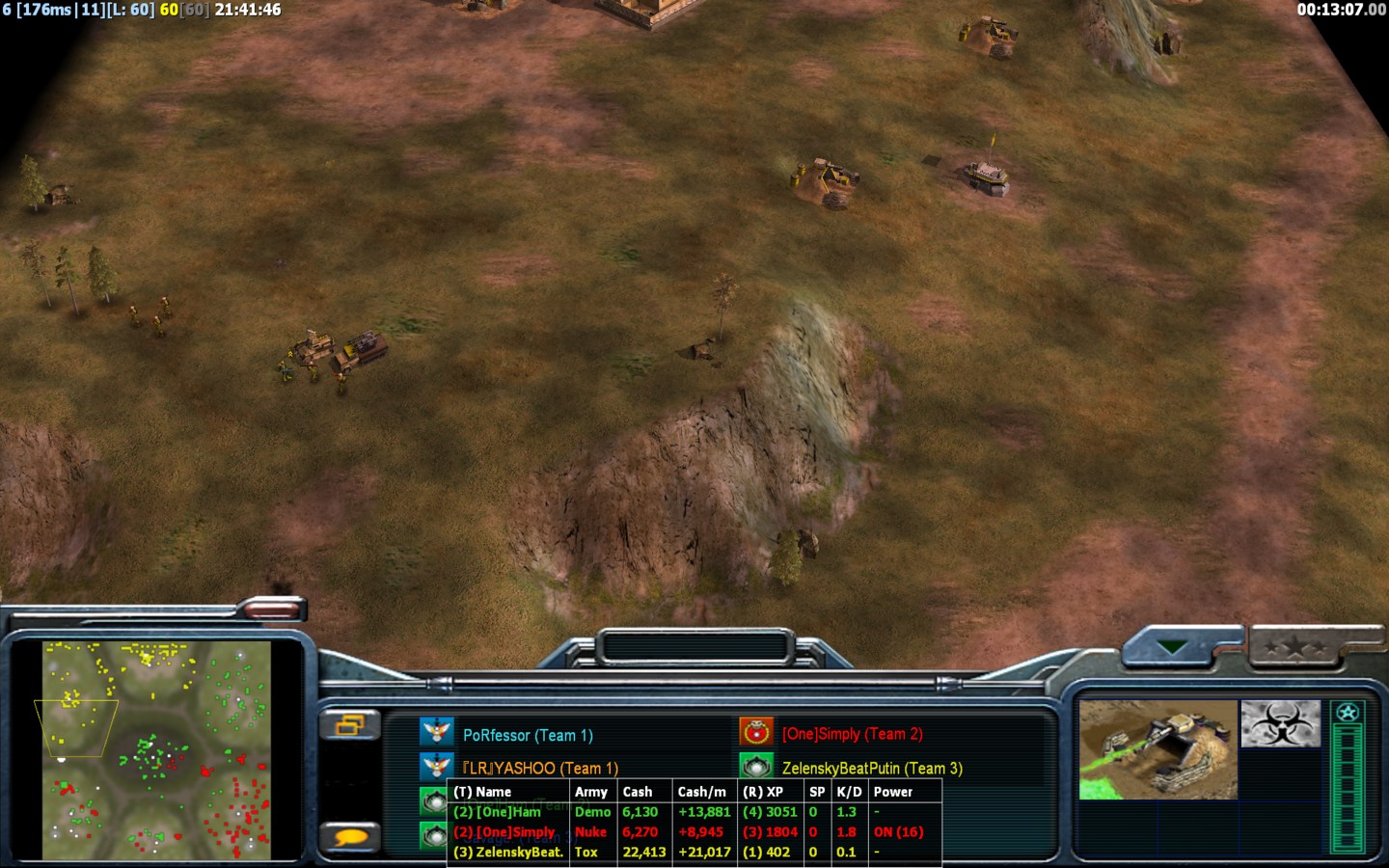
Task: Pick [One]Simply from the player list
Action: (x=851, y=734)
